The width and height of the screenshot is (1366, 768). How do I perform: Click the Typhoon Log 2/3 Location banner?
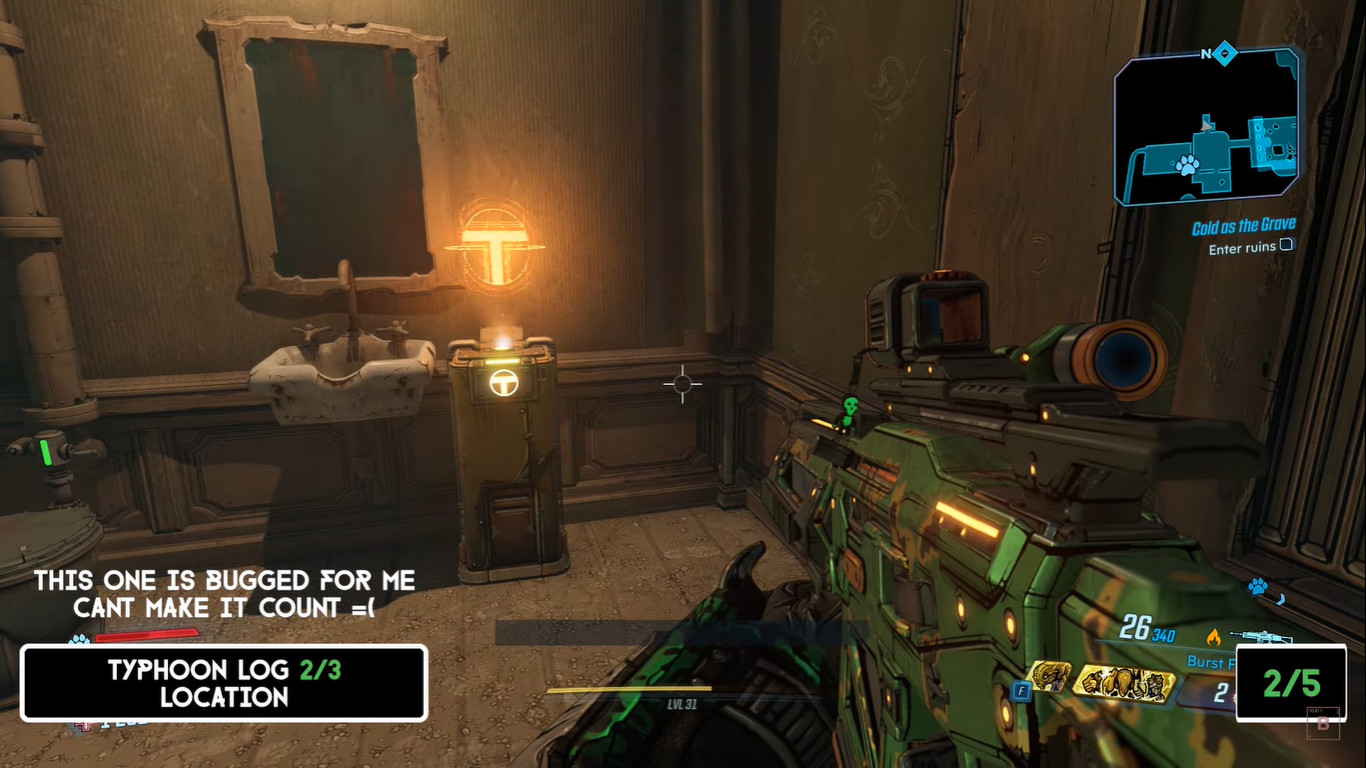coord(226,684)
